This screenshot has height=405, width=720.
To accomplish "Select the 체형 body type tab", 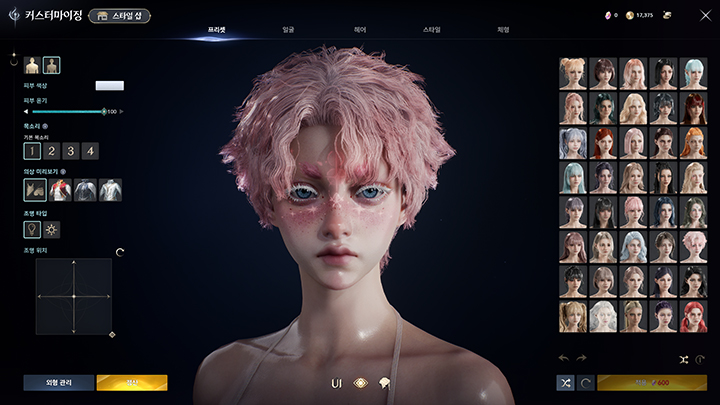I will pos(503,30).
